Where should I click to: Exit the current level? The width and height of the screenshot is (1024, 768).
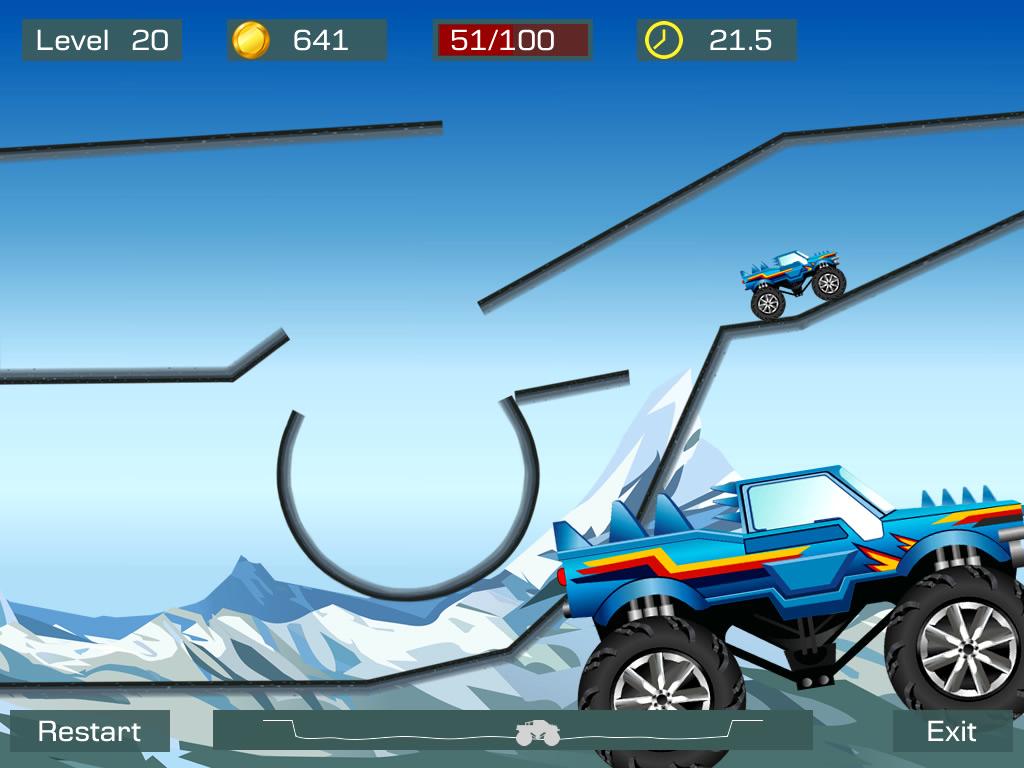(951, 731)
